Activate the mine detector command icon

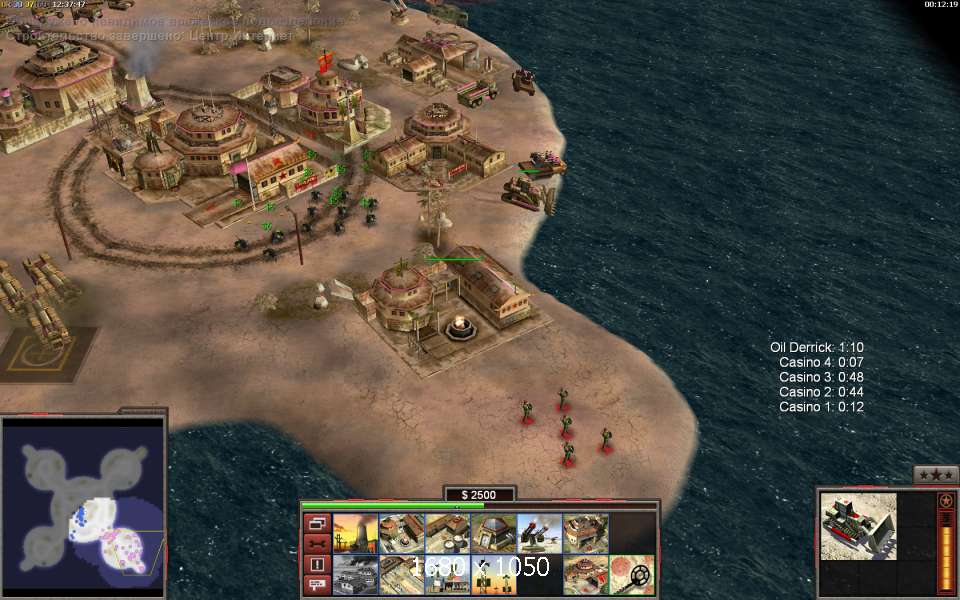[x=631, y=574]
